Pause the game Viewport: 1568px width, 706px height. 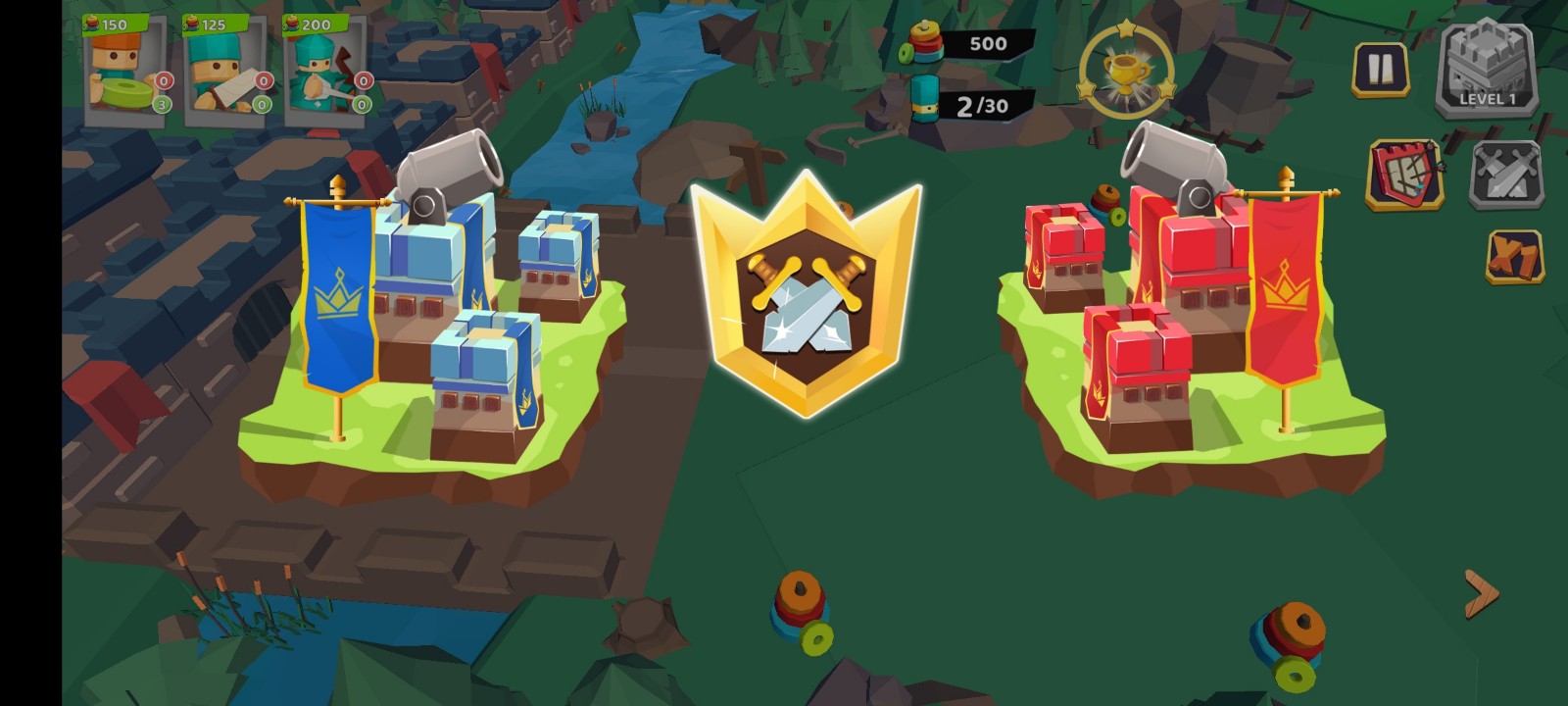1380,70
